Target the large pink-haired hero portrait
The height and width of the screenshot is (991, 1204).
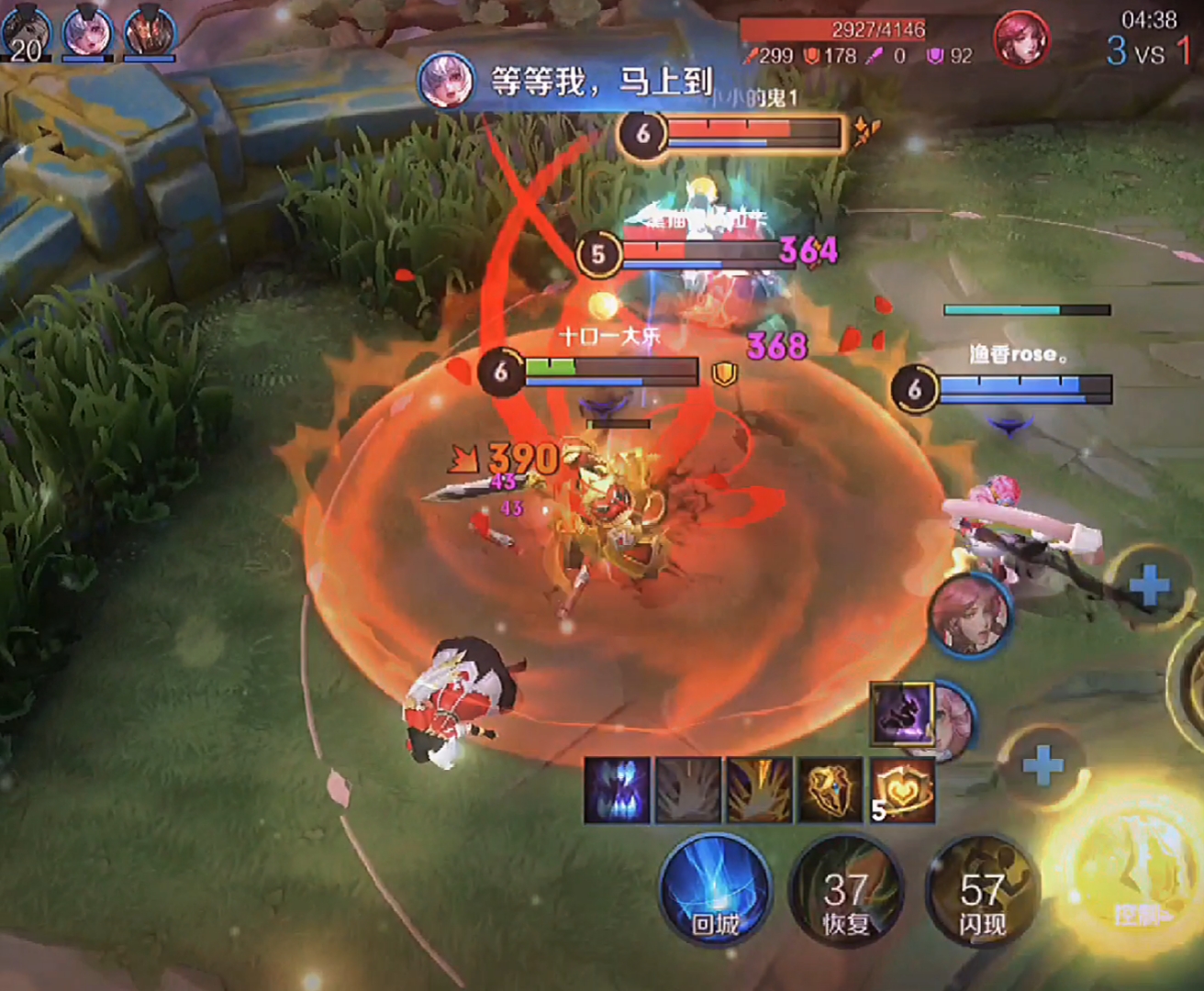971,615
